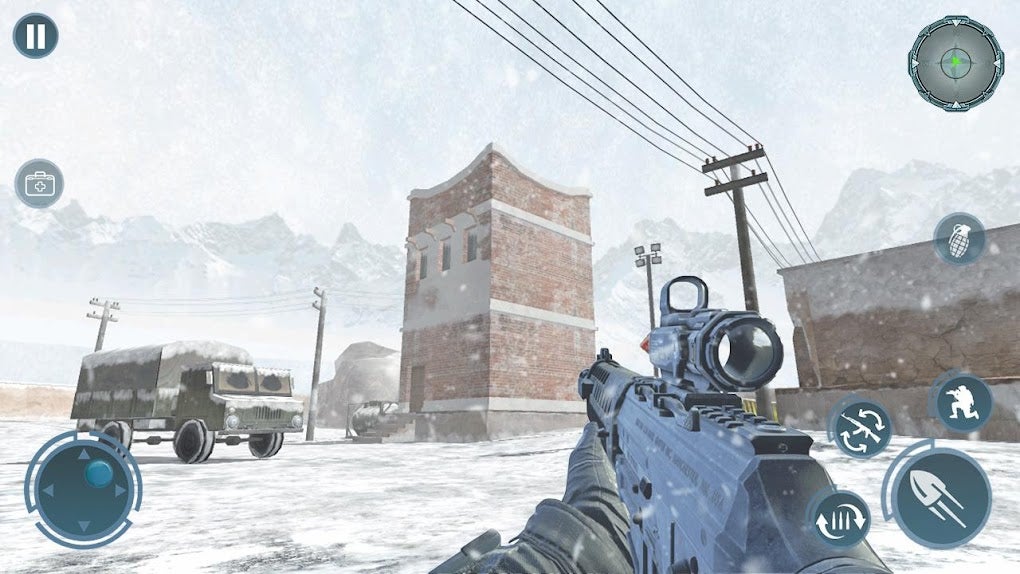Switch weapon with the swap-gun button
Image resolution: width=1020 pixels, height=574 pixels.
tap(861, 429)
